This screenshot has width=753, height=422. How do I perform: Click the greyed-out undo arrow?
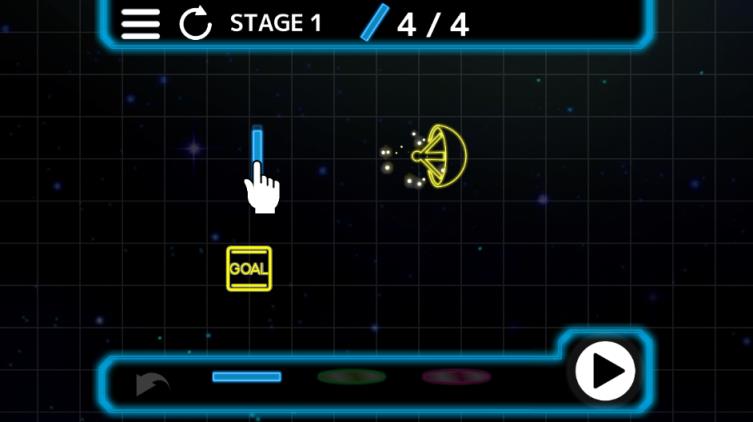[x=152, y=383]
